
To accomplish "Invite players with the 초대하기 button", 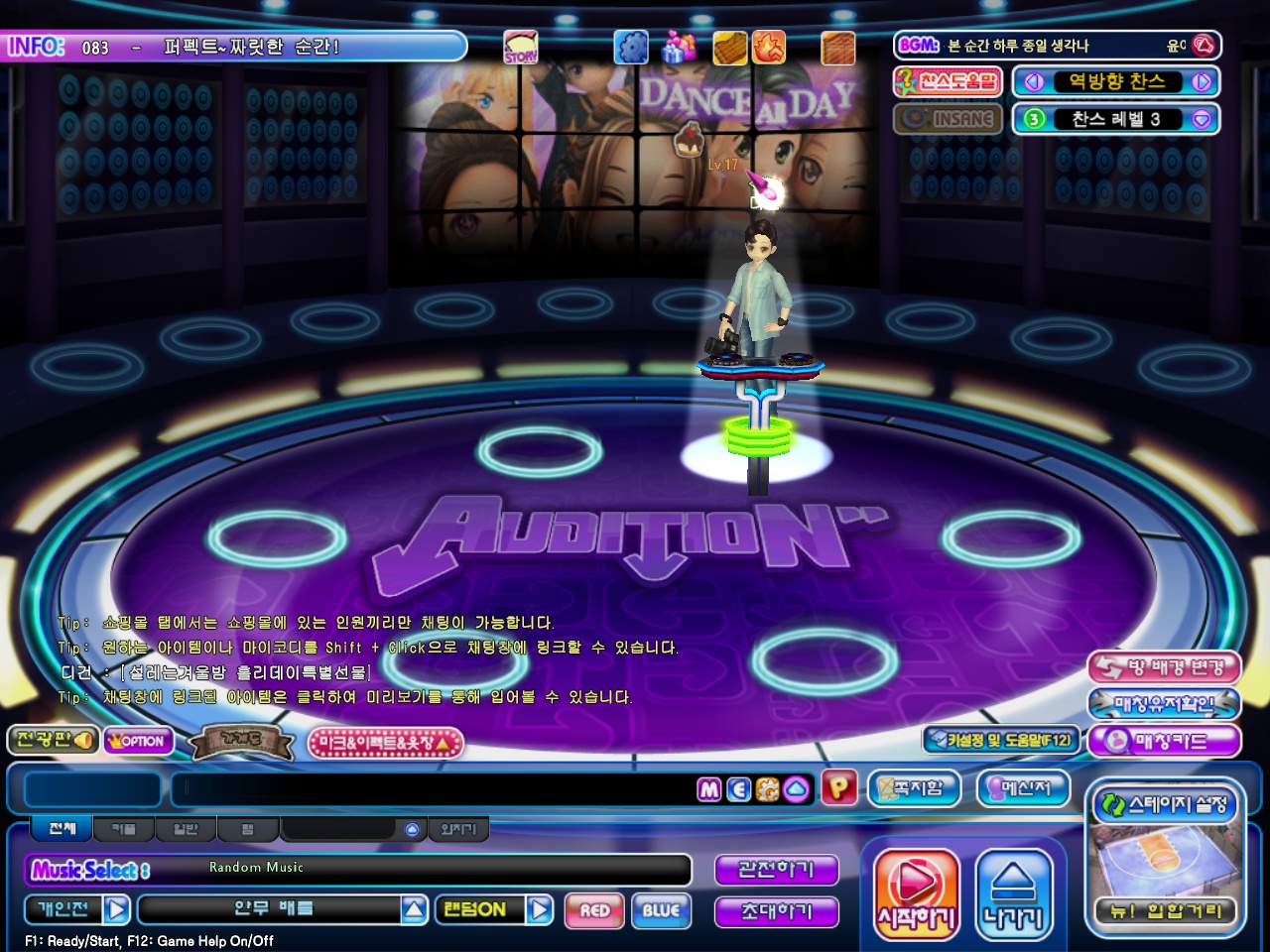I will point(776,910).
